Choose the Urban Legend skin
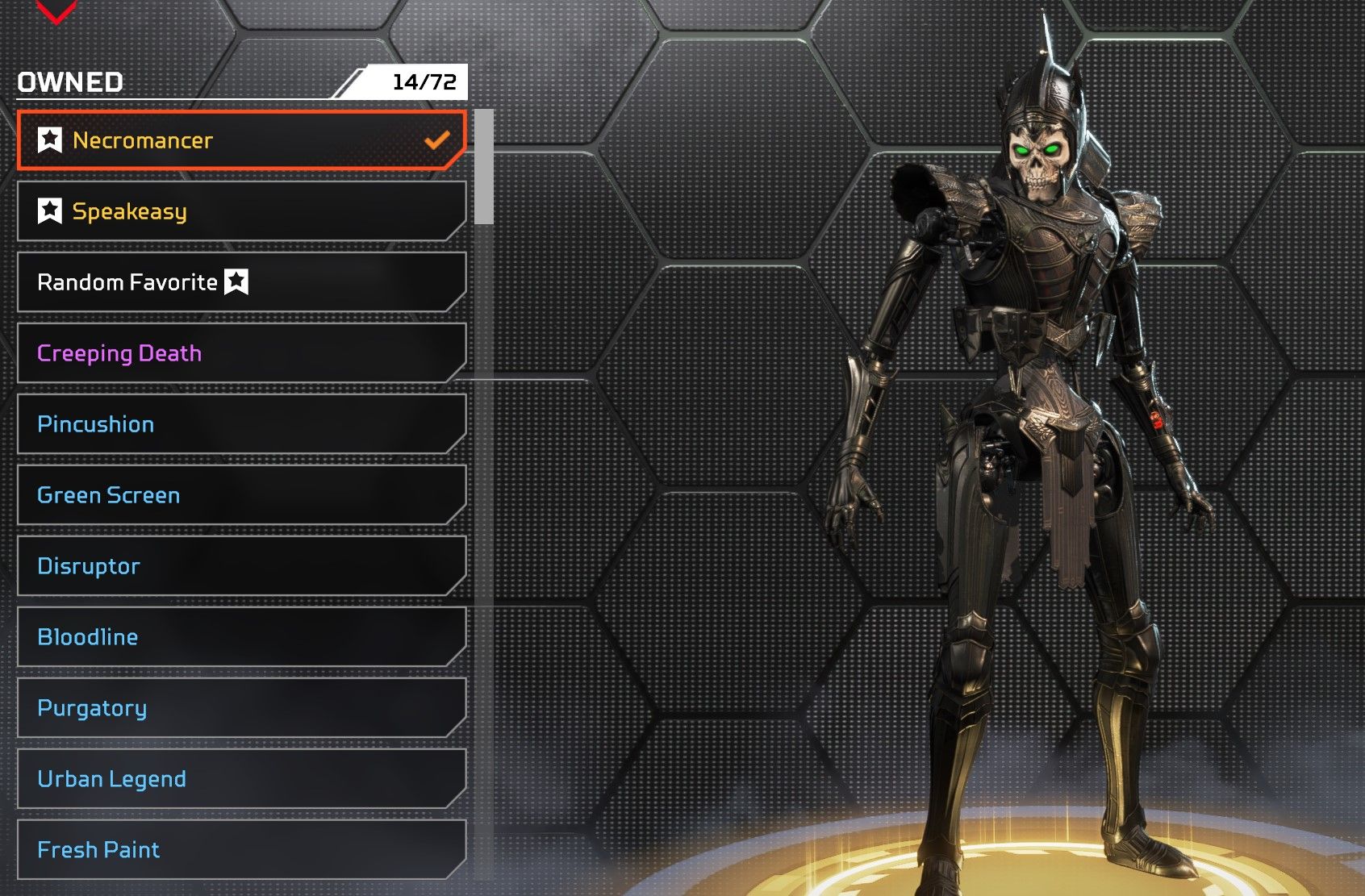 click(x=242, y=779)
